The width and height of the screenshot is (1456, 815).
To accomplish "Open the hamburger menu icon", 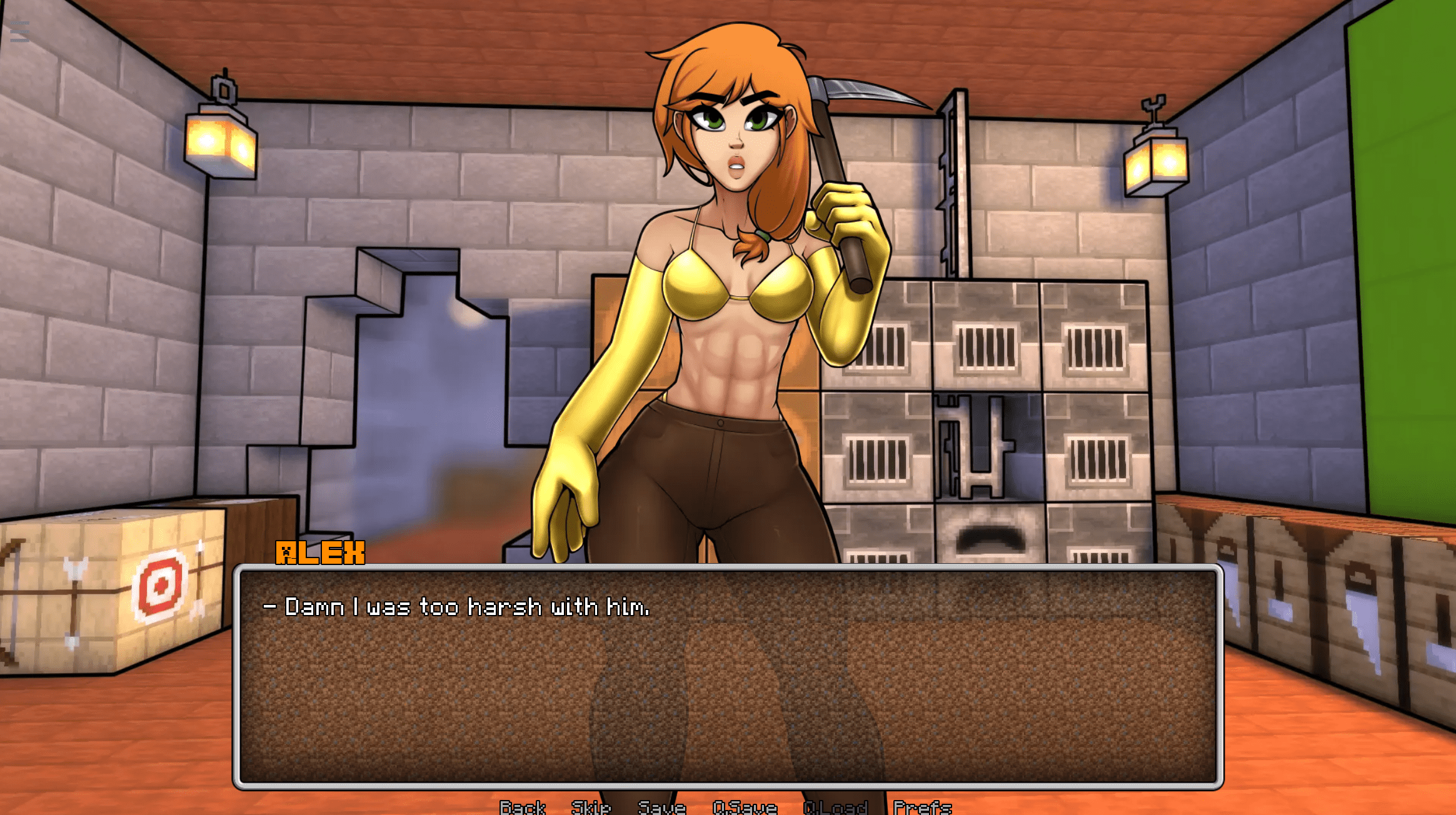I will click(x=19, y=31).
